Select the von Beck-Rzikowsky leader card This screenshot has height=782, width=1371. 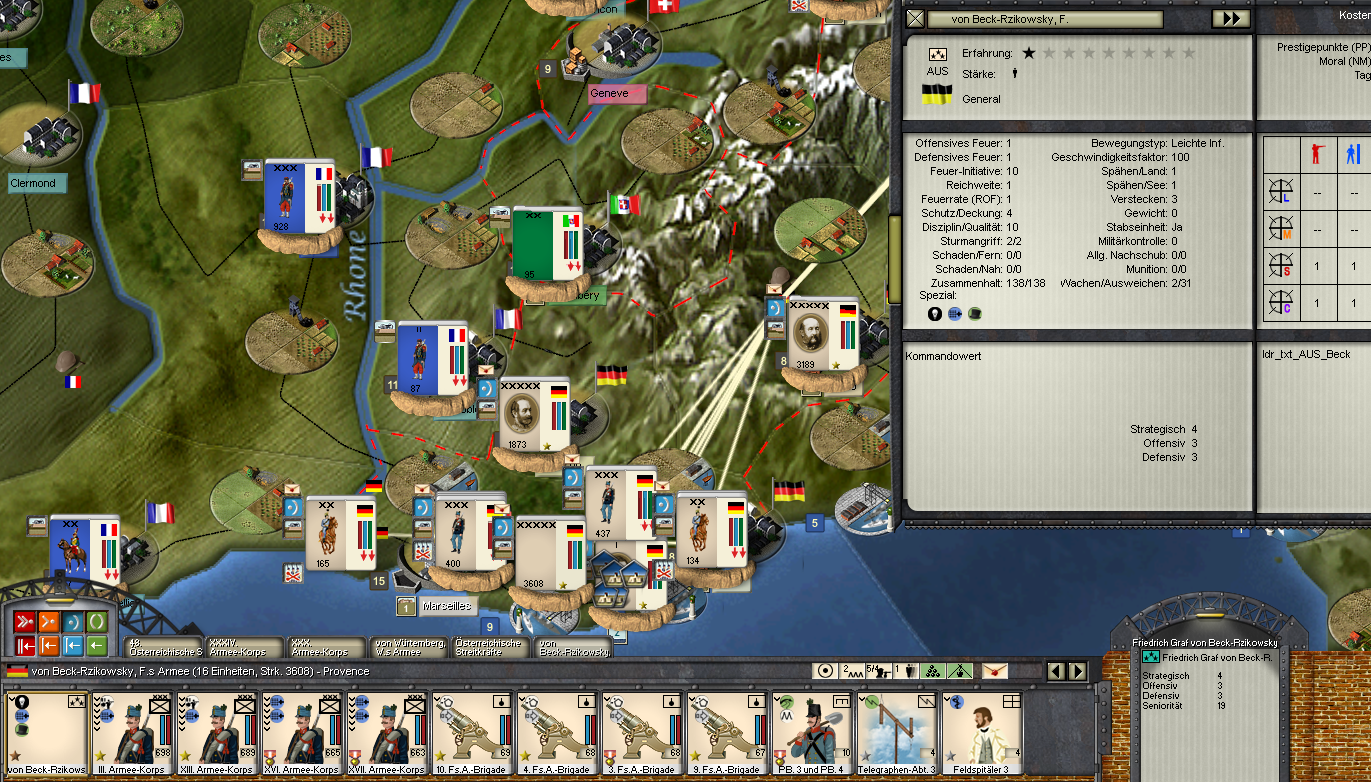point(47,734)
